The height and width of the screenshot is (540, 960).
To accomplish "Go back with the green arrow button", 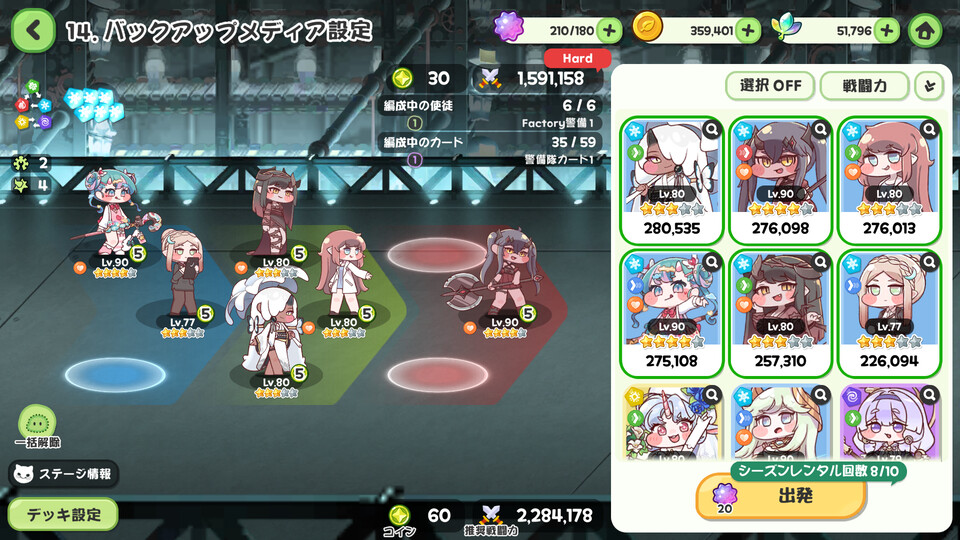I will 33,31.
